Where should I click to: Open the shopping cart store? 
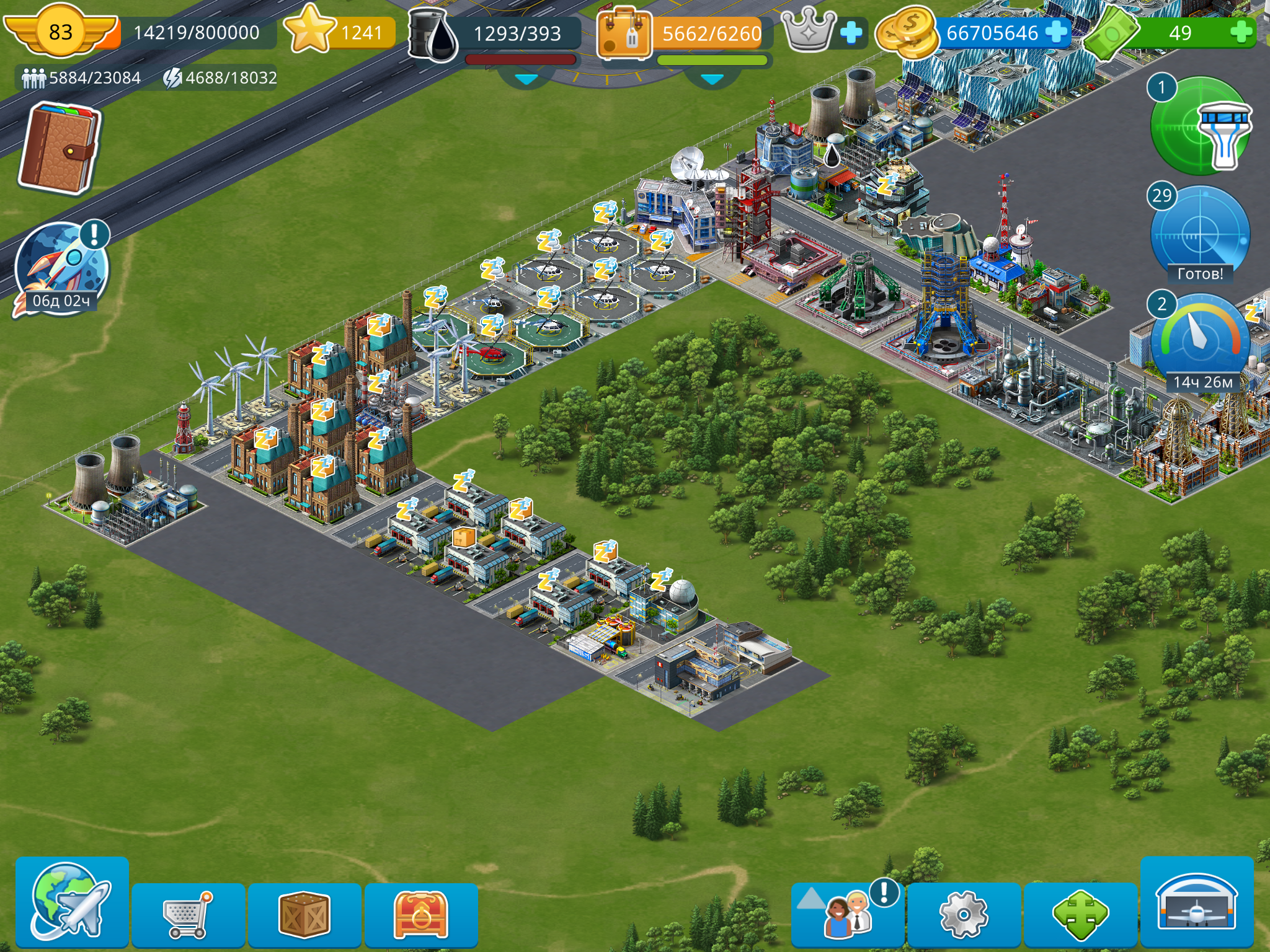pyautogui.click(x=187, y=914)
